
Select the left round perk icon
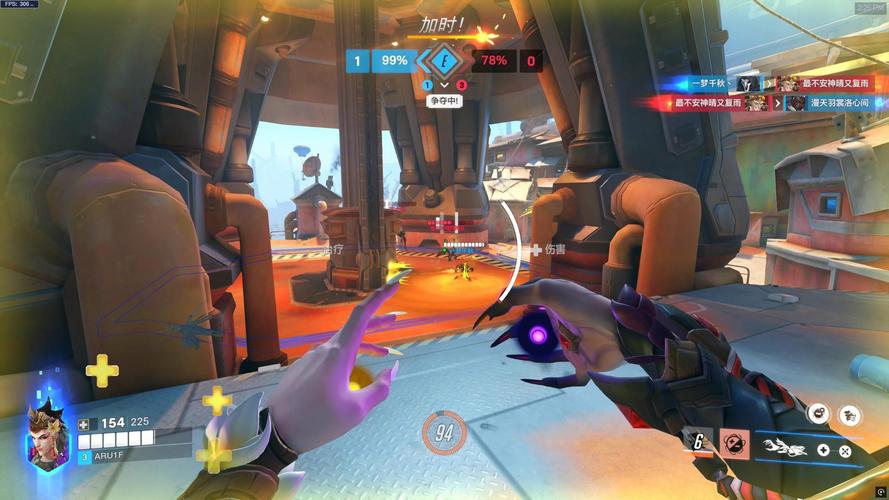(818, 413)
